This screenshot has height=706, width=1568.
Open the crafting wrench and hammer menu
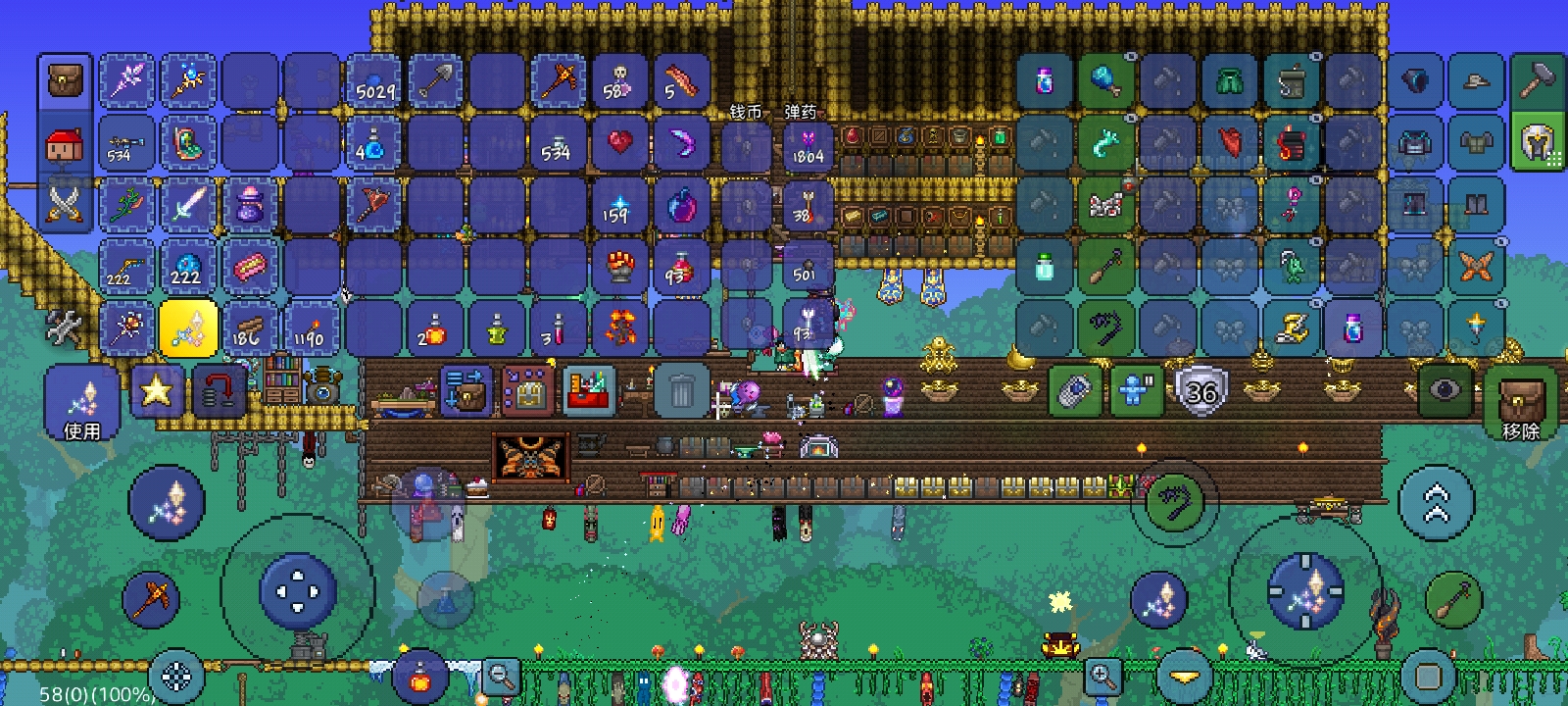[x=65, y=328]
